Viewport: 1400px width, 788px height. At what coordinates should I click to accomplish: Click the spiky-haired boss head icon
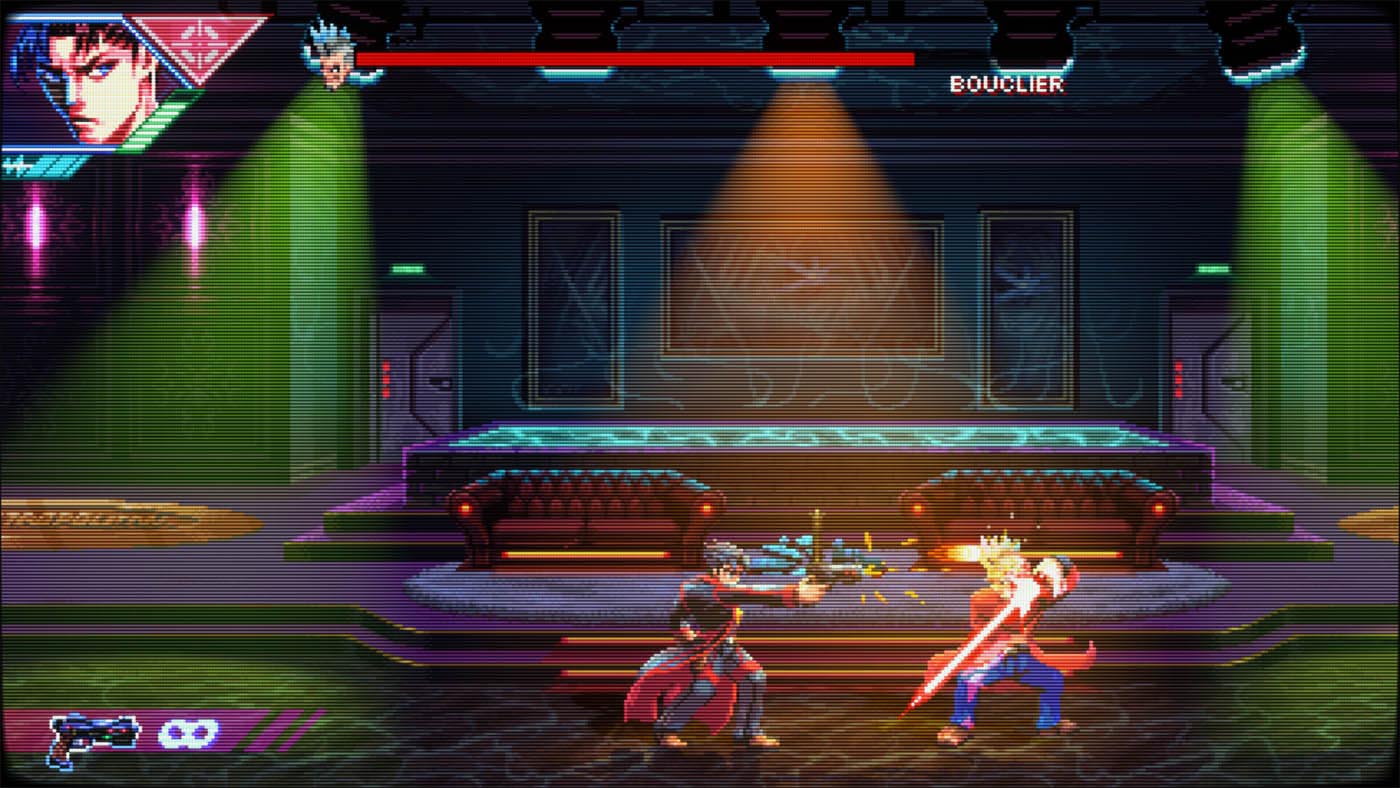point(329,55)
